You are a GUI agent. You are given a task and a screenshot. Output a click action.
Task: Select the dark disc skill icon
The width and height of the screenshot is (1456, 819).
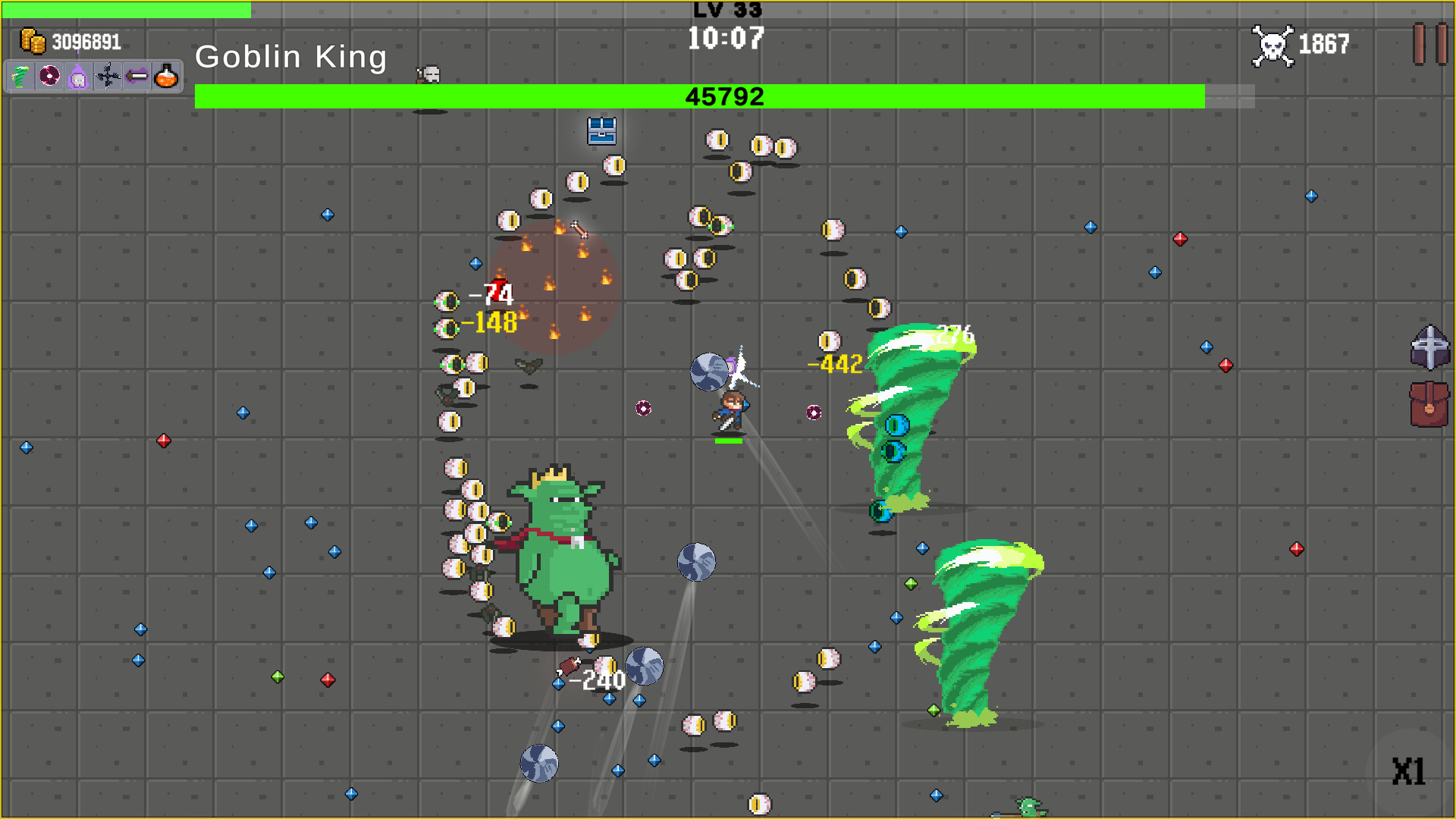coord(49,76)
